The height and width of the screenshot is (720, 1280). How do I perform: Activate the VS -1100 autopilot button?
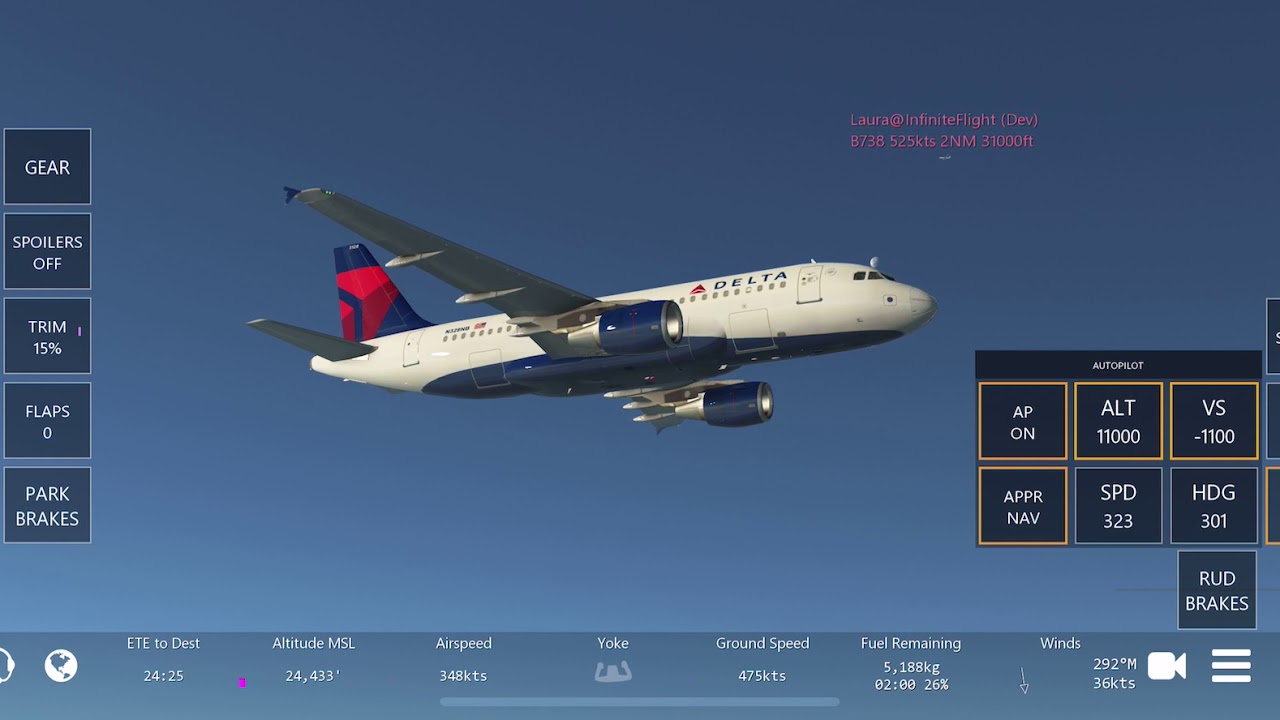coord(1214,422)
